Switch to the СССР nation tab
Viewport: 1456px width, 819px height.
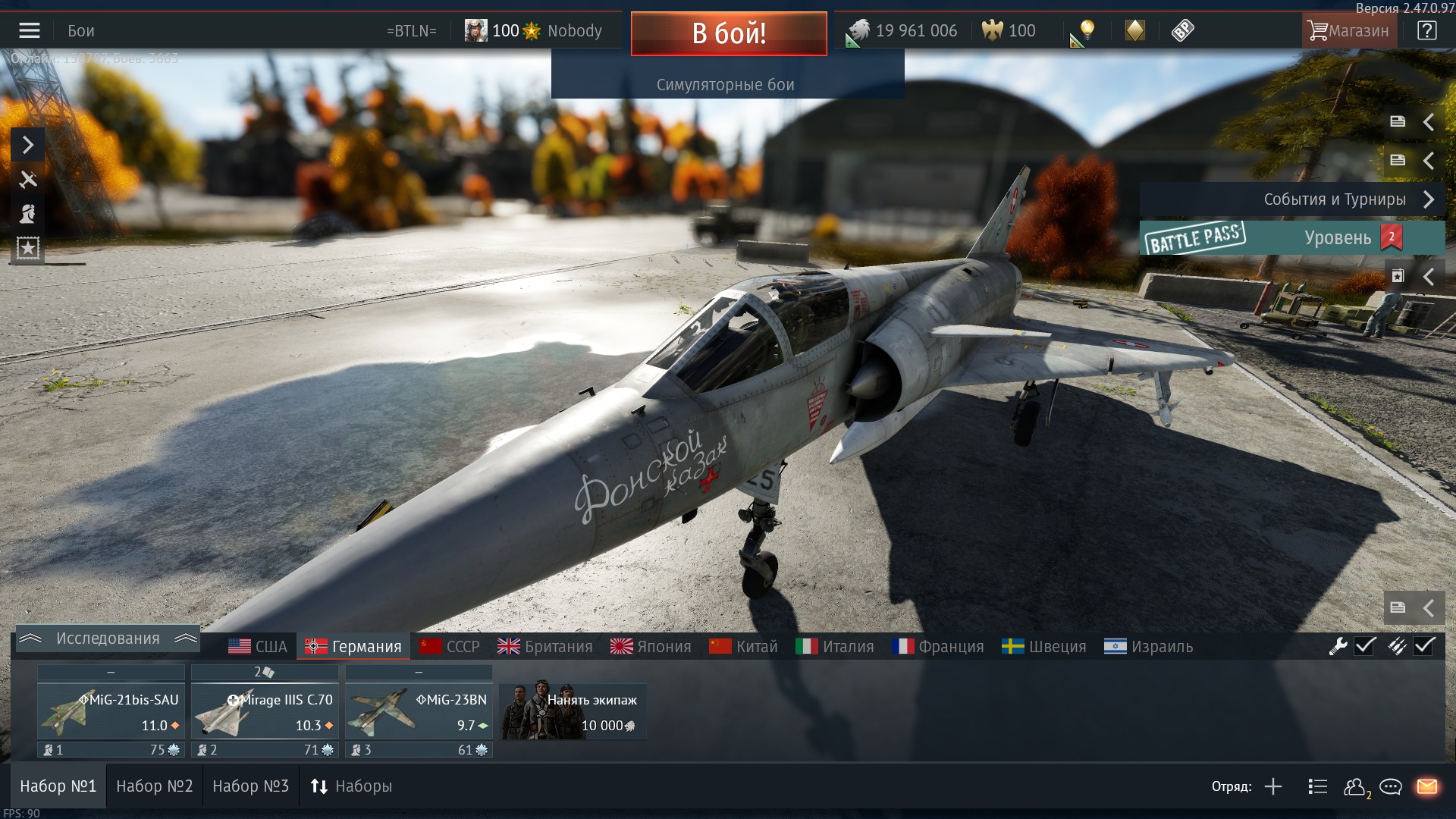[x=450, y=647]
